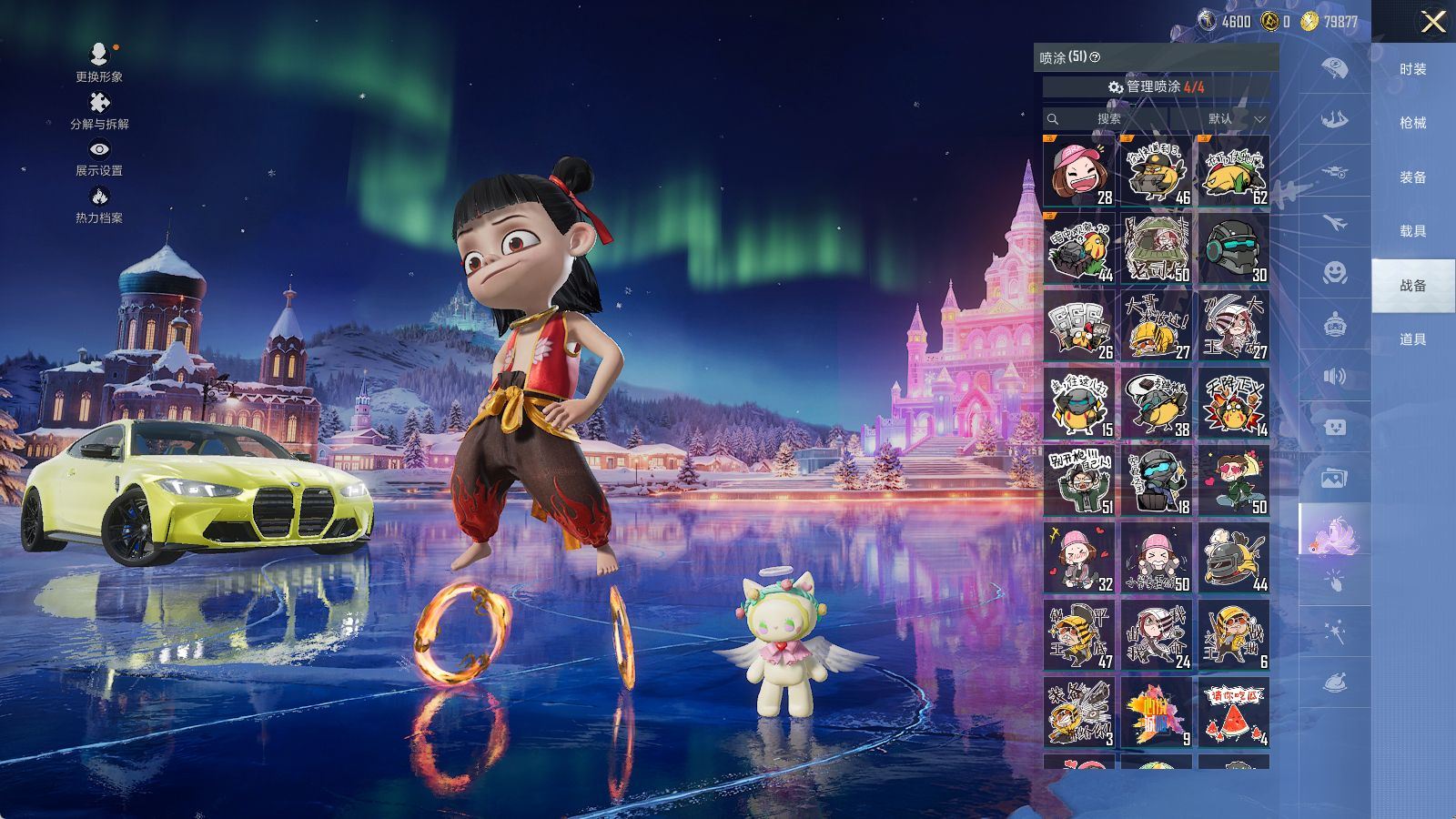Go to the 道具 (items) tab
Viewport: 1456px width, 819px height.
pos(1412,339)
